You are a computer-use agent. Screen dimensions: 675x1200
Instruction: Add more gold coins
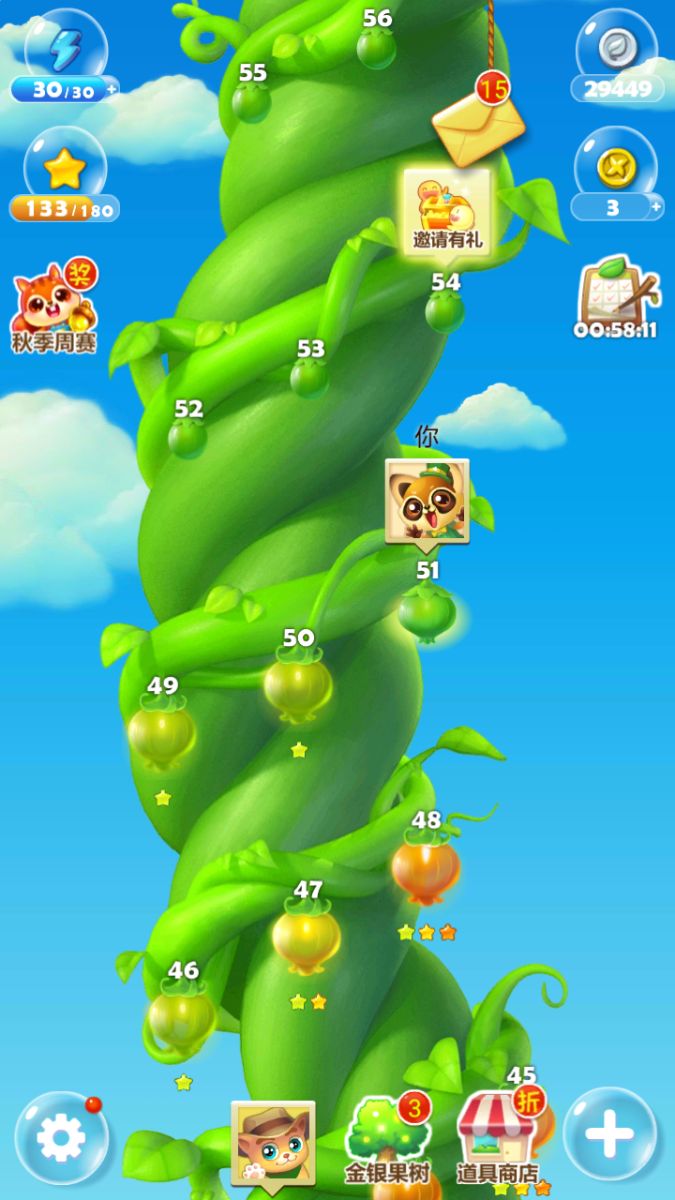[656, 207]
